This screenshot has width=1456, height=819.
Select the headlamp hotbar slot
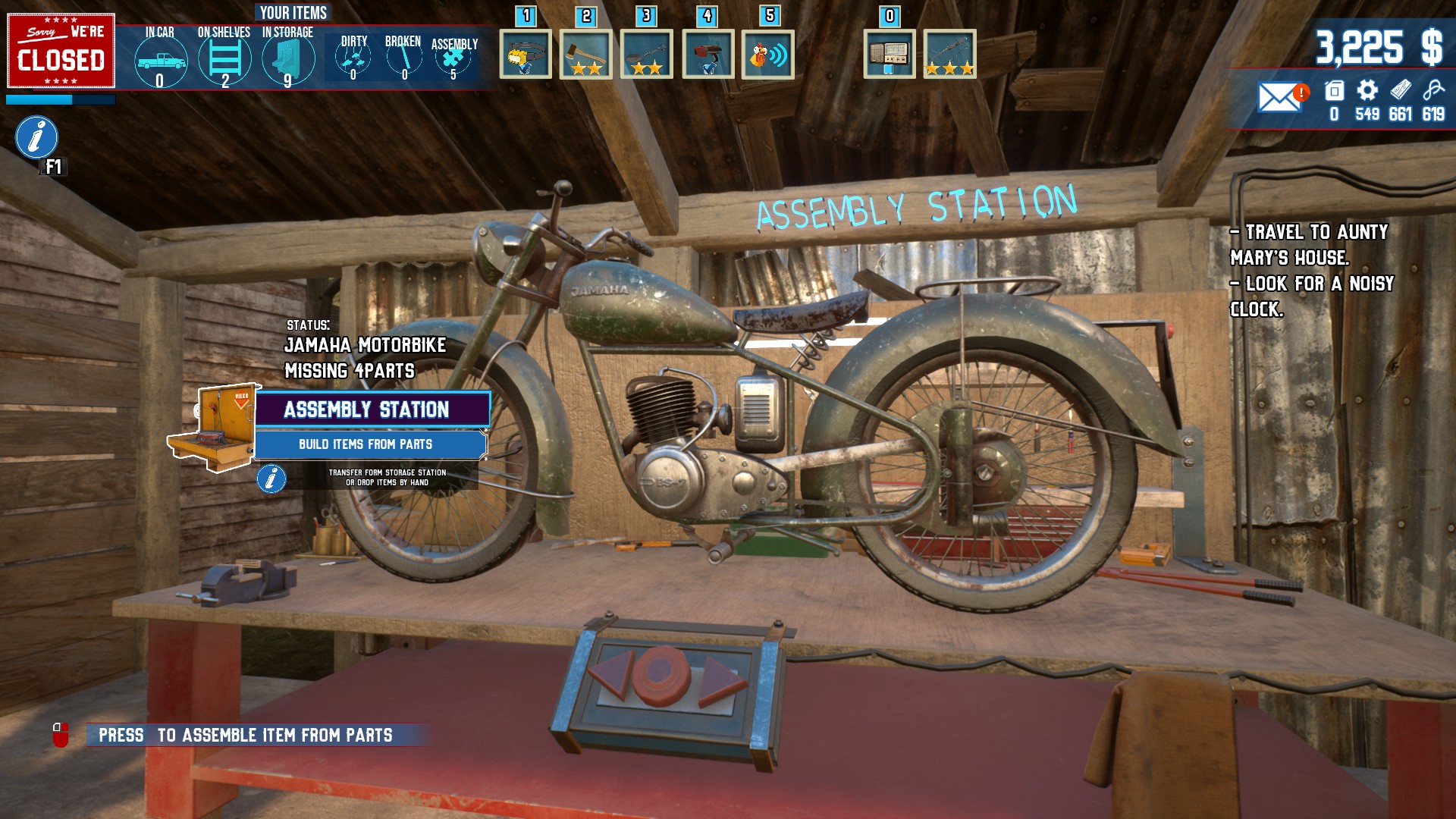coord(526,55)
